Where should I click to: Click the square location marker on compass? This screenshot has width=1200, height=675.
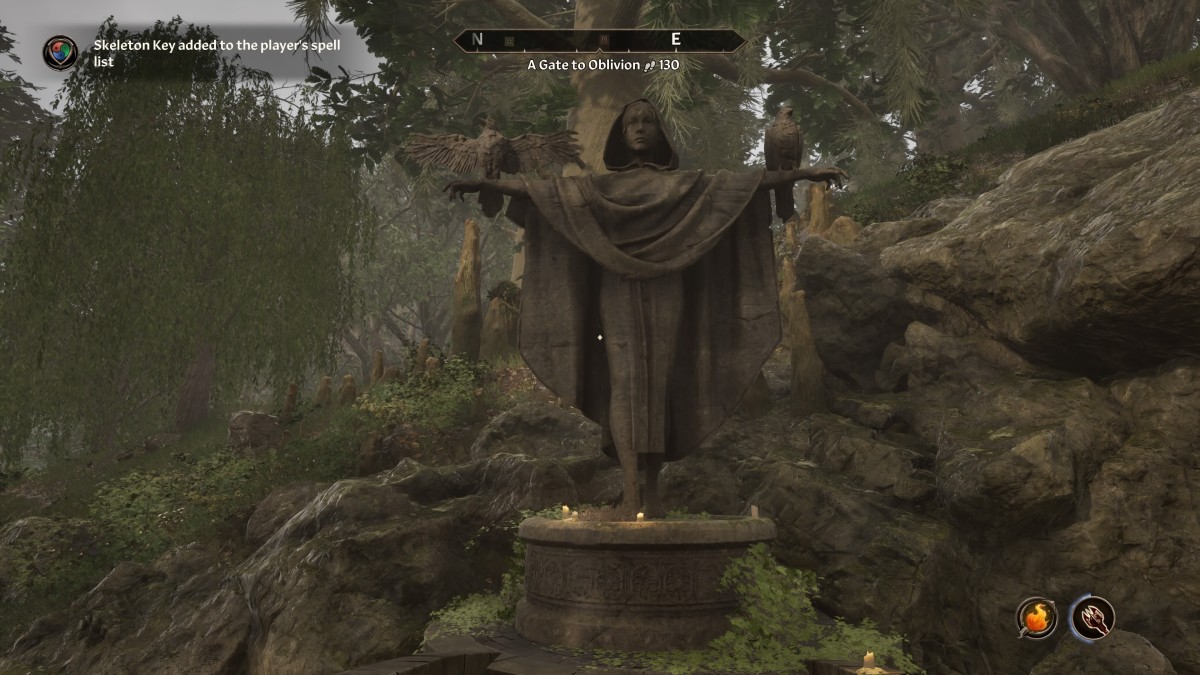(x=509, y=41)
